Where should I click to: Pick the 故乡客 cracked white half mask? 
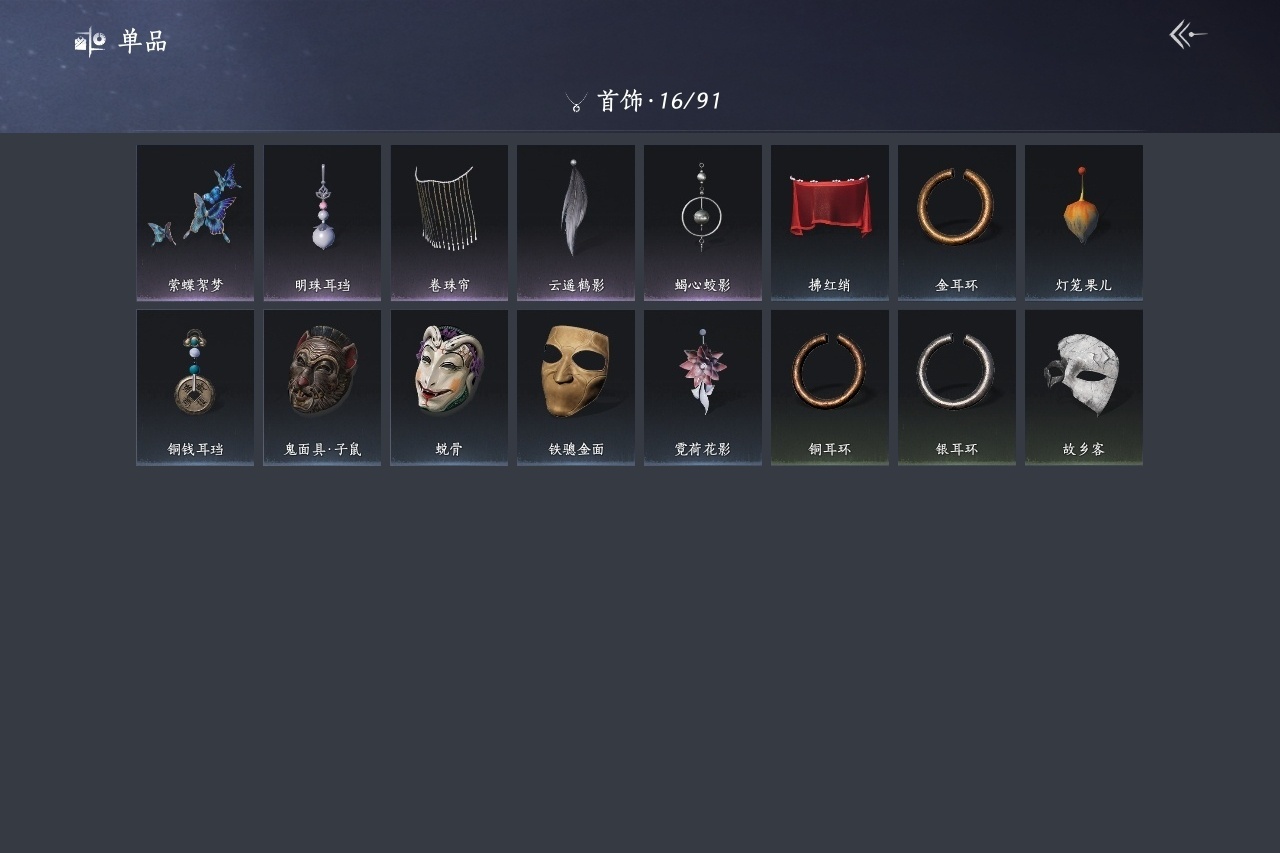tap(1084, 387)
